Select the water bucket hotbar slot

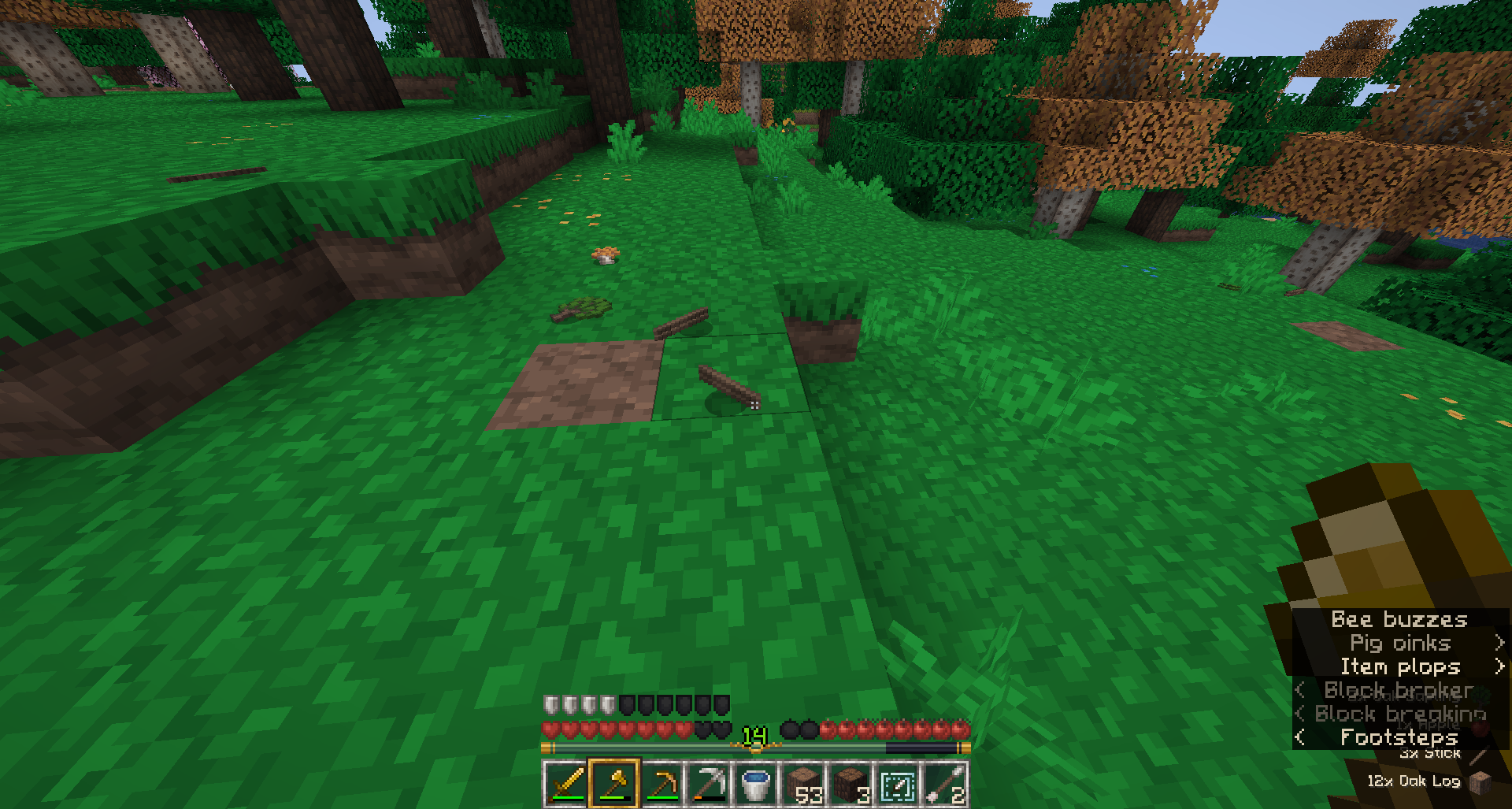[x=755, y=785]
